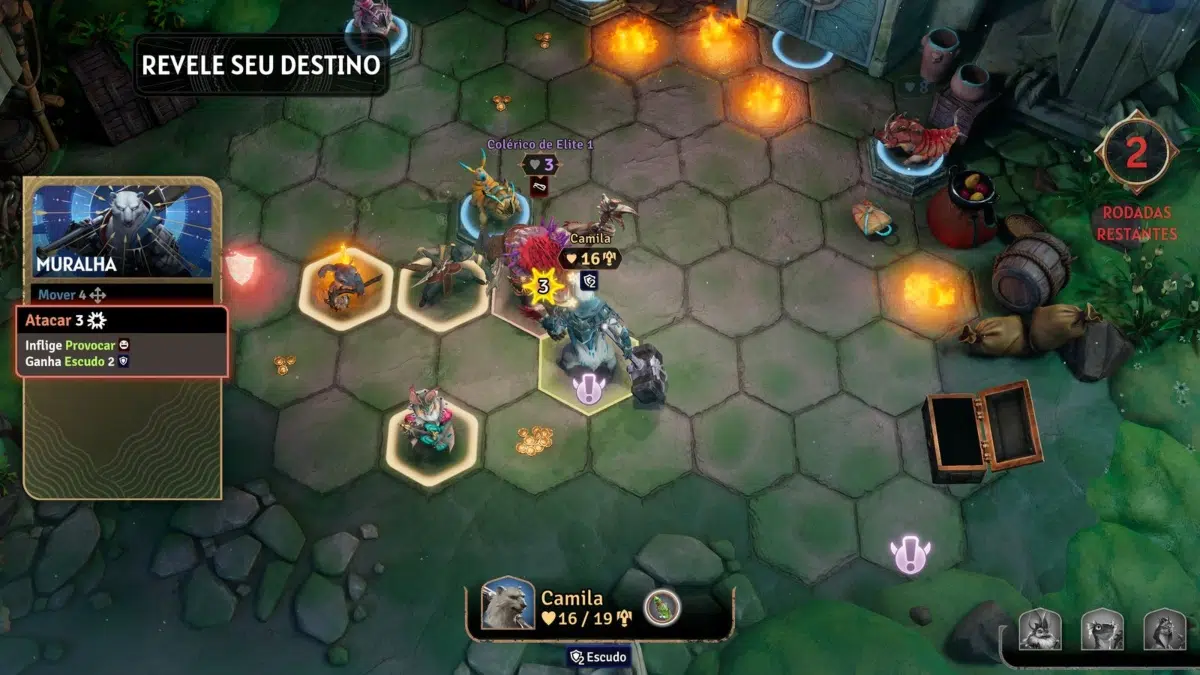The width and height of the screenshot is (1200, 675).
Task: Click the glowing red shield marker beside the card
Action: pos(241,267)
